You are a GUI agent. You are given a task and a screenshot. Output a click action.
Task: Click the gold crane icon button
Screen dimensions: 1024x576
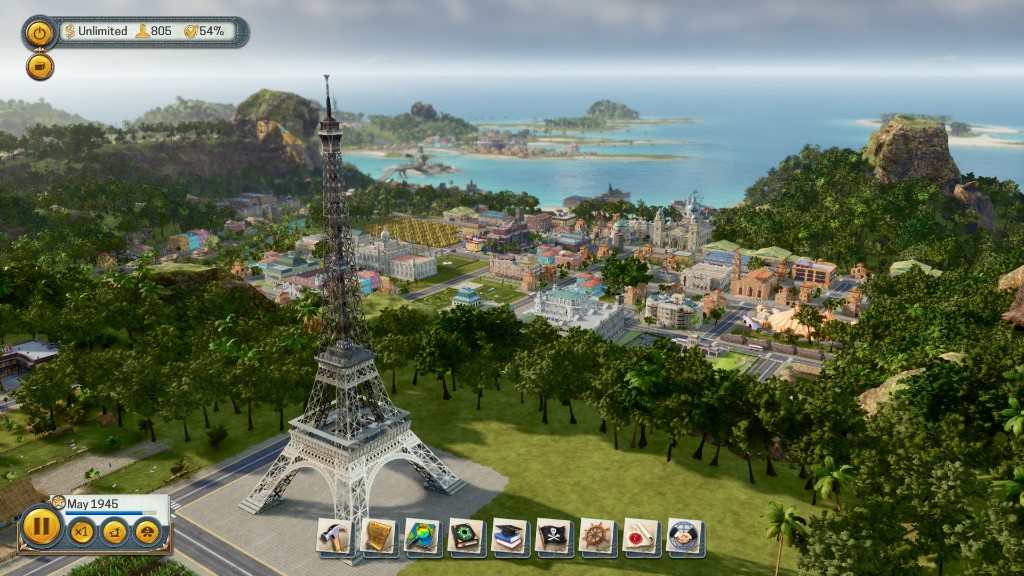point(115,531)
